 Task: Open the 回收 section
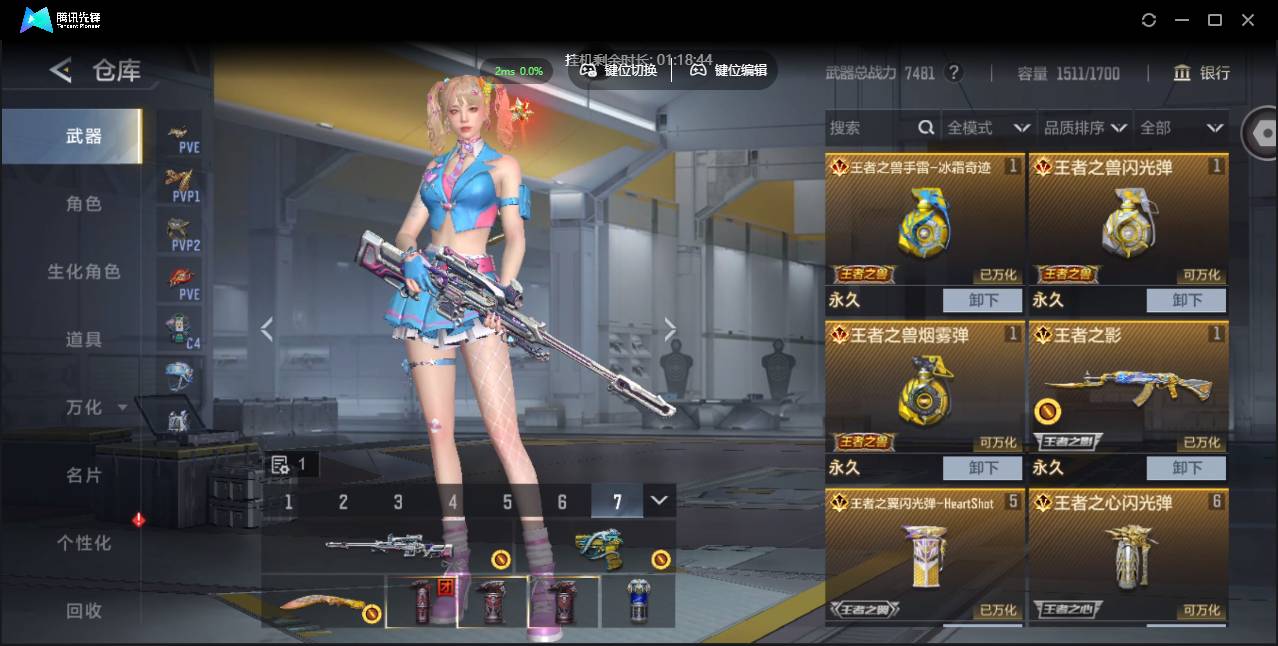84,610
